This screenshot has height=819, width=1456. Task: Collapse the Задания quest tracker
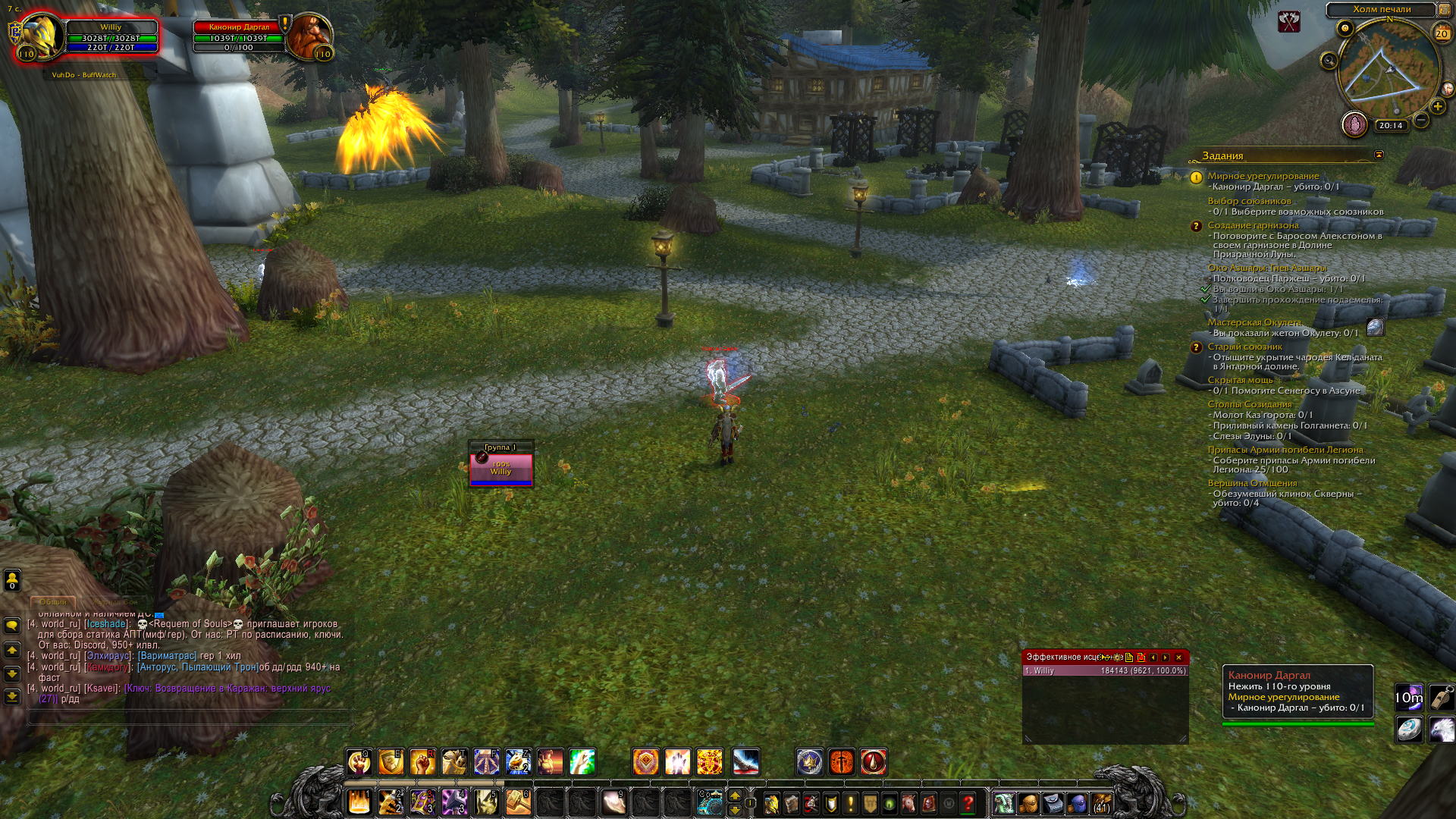(x=1379, y=155)
